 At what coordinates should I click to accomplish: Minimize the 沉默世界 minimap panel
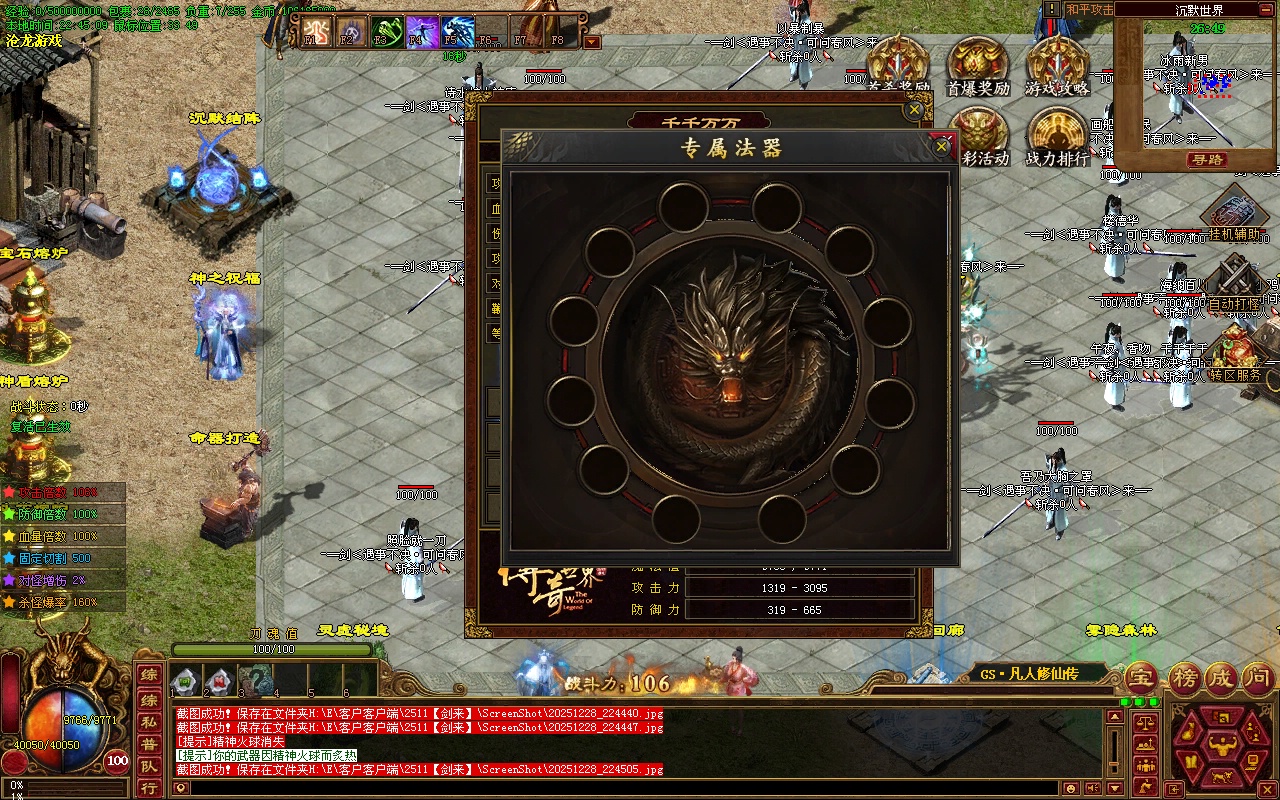(1266, 9)
